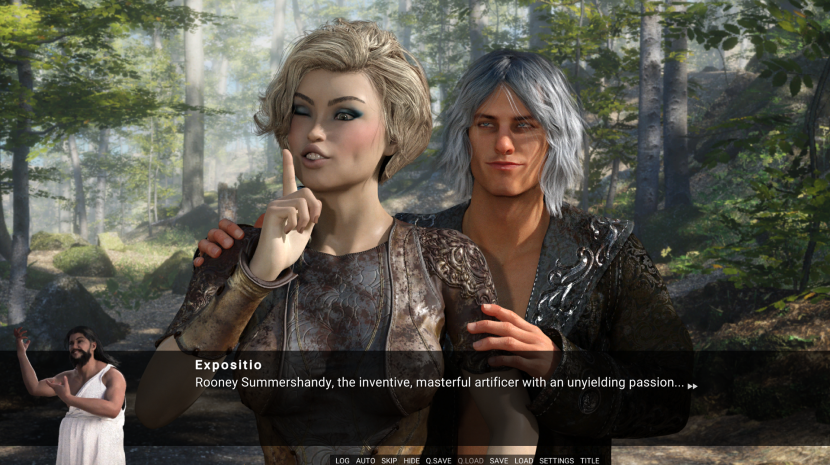Quick save with Q.SAVE
Screen dimensions: 830x465
(439, 461)
